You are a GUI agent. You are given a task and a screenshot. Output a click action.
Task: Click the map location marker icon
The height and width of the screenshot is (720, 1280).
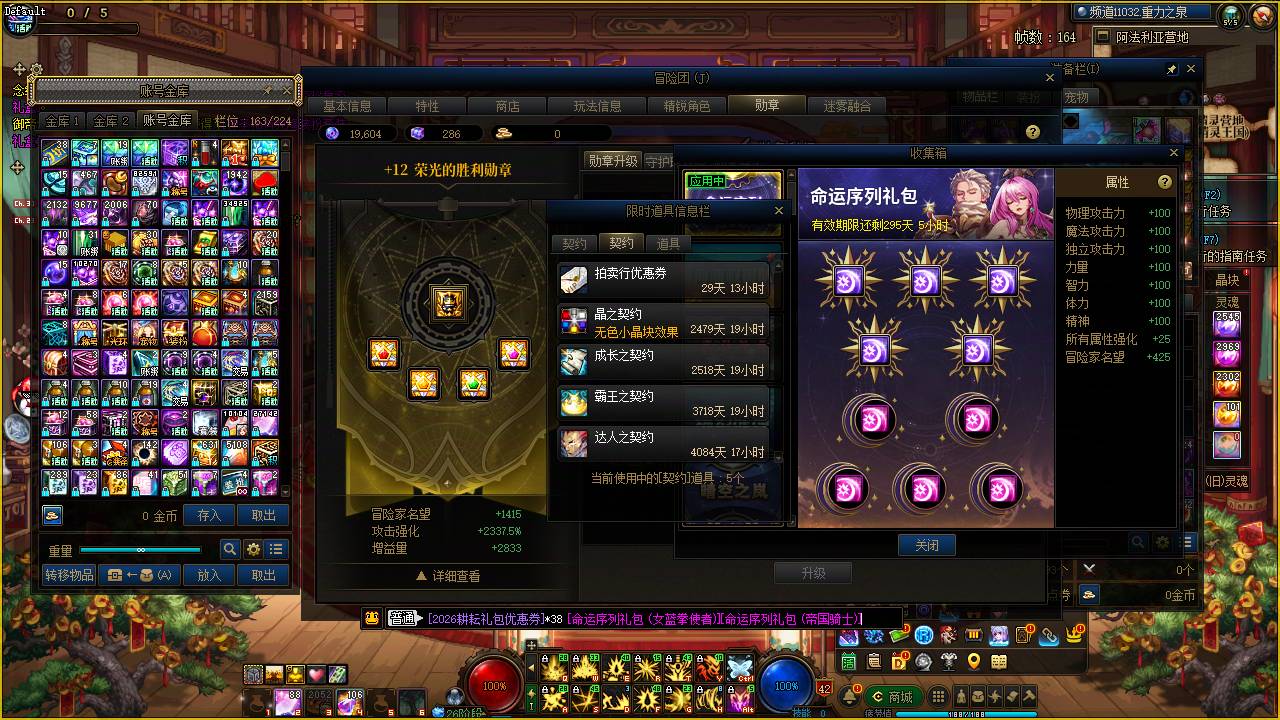tap(974, 661)
